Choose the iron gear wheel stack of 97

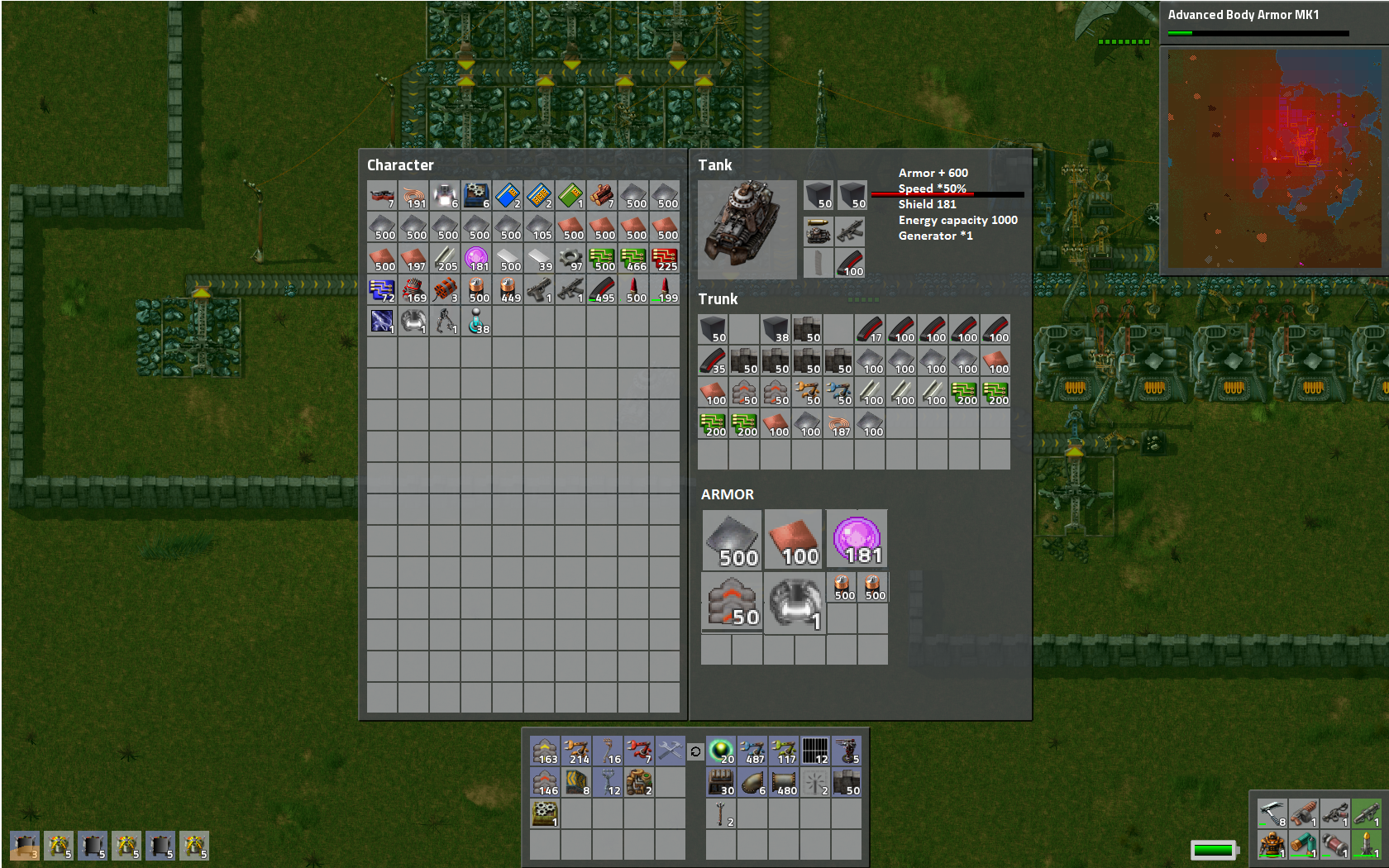point(570,259)
